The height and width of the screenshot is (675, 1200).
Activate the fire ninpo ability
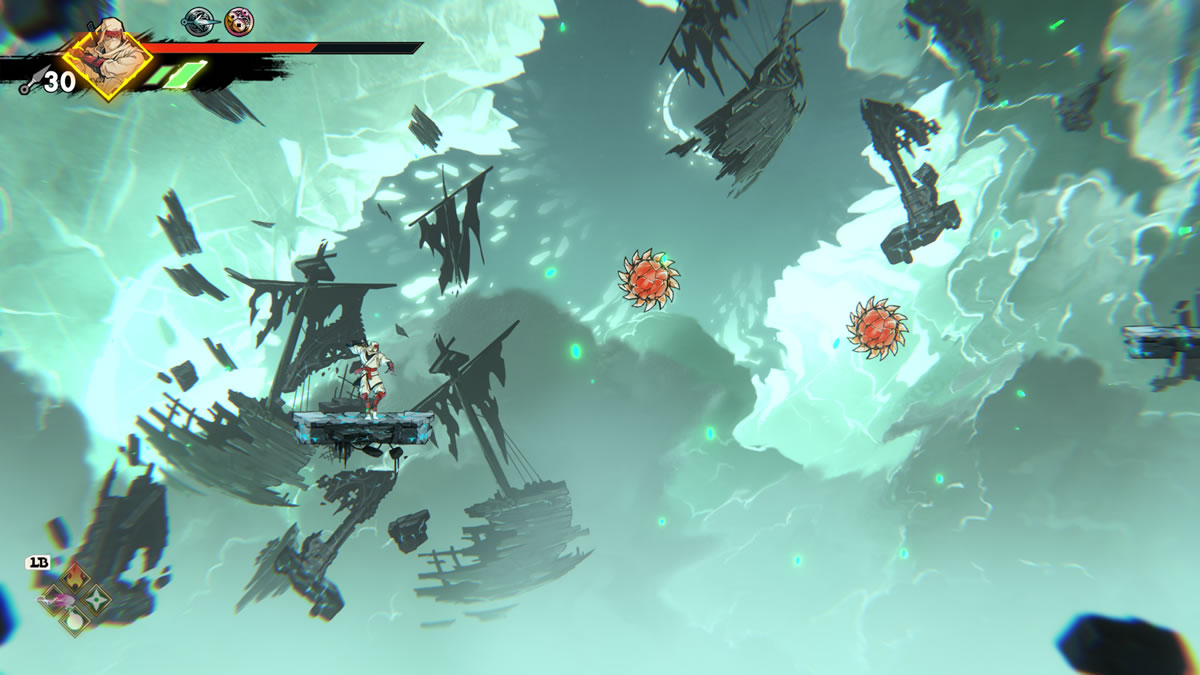(x=76, y=577)
